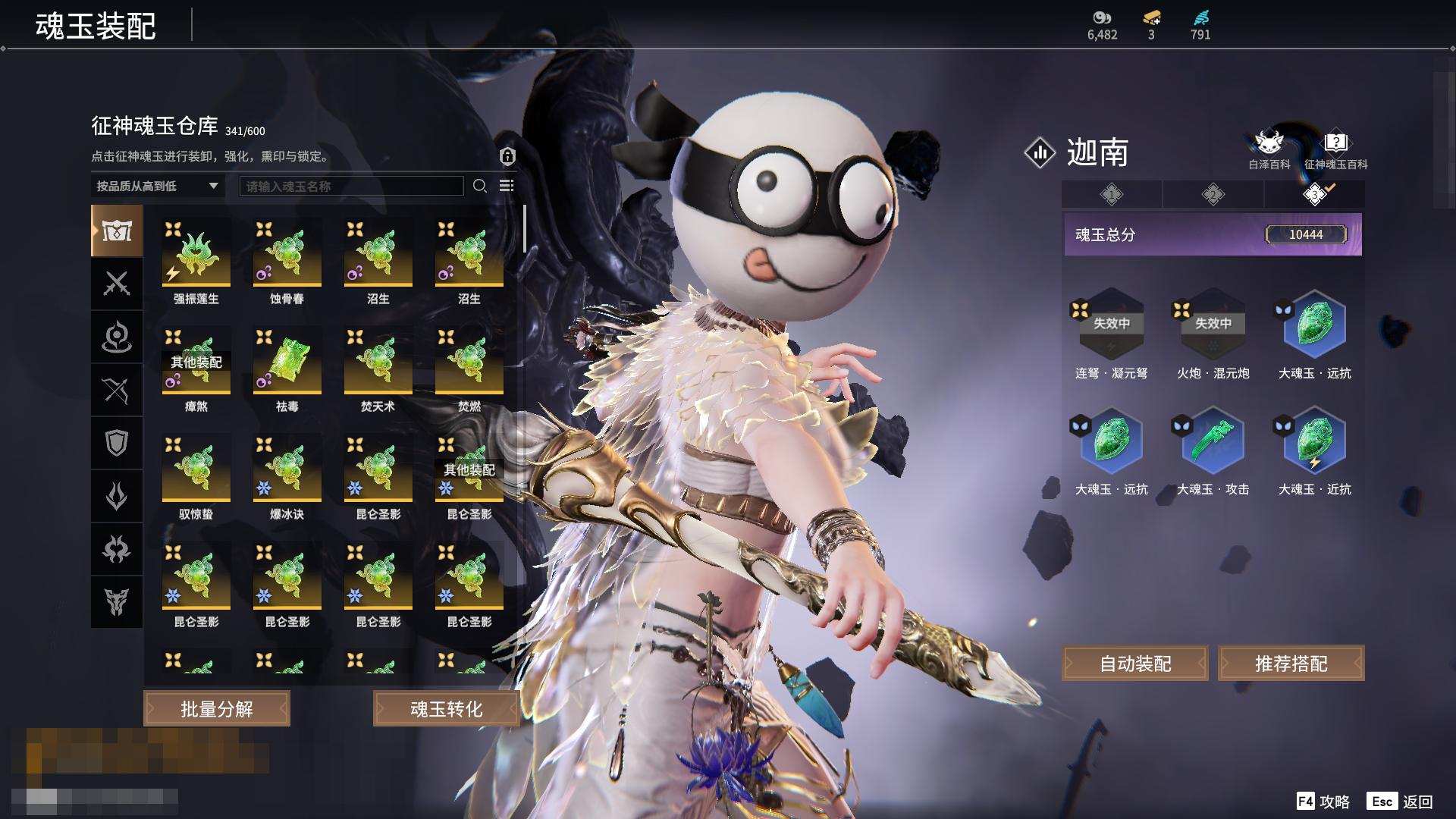
Task: Select the 强振莲生 soul jade slot
Action: [196, 253]
